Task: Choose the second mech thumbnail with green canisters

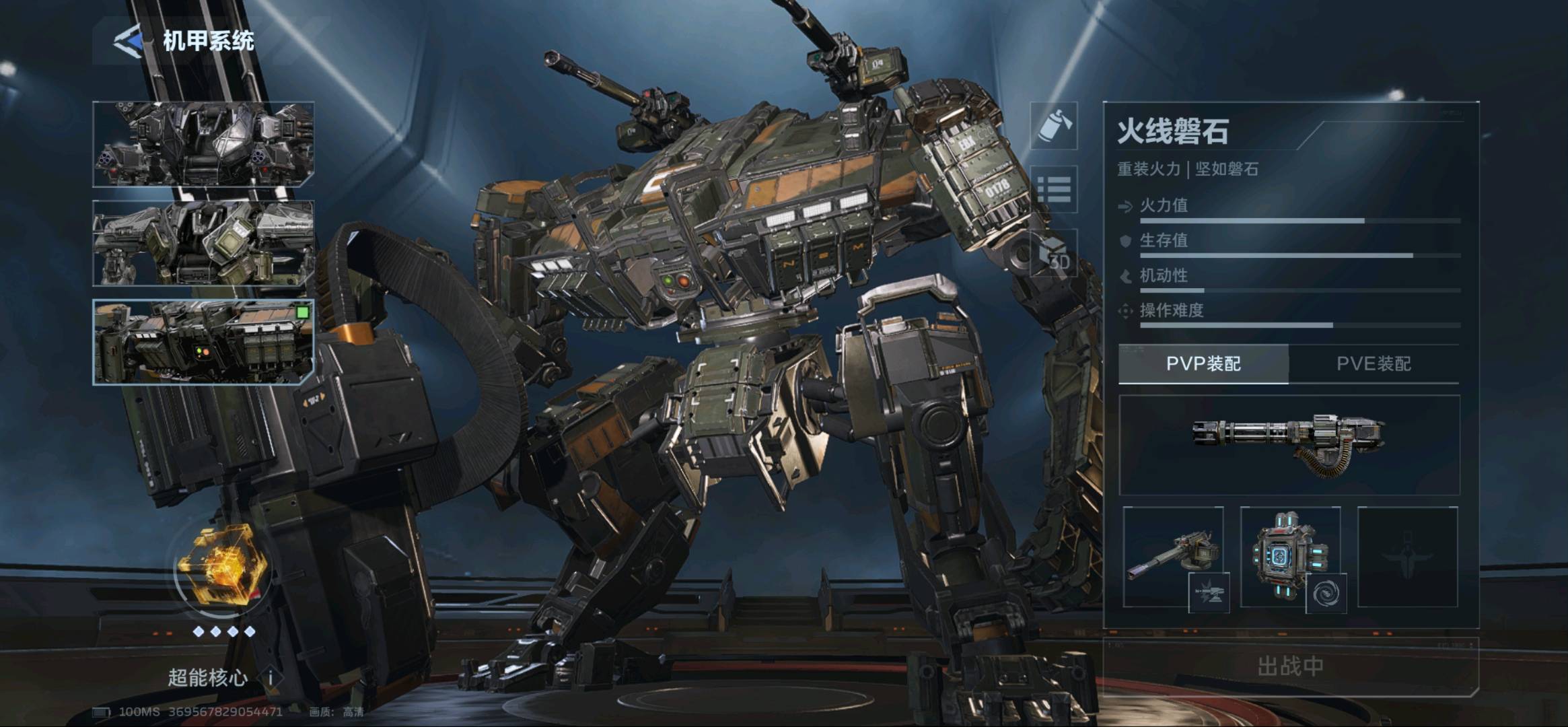Action: click(x=203, y=243)
